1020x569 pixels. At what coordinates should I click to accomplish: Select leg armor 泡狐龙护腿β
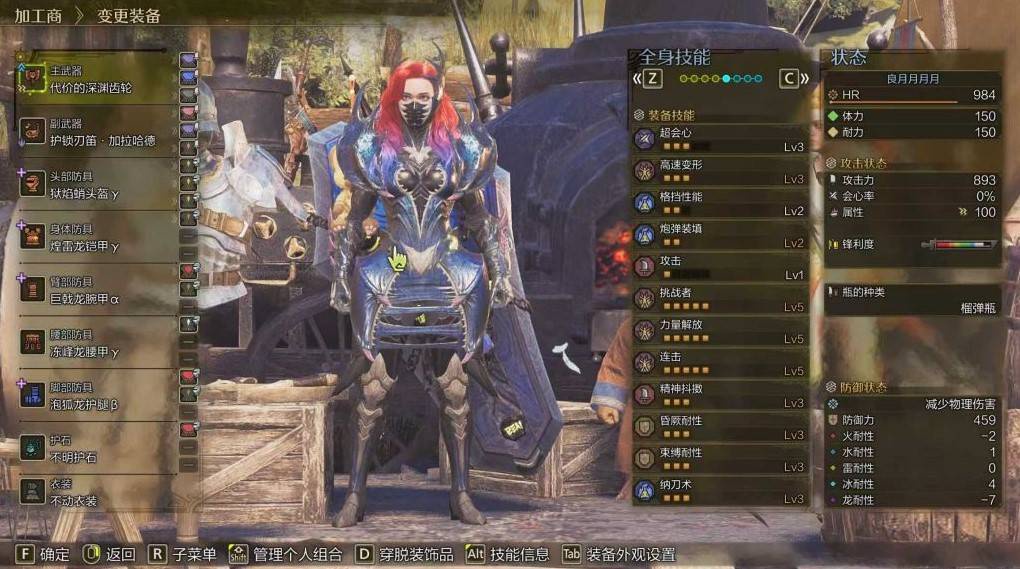[x=95, y=397]
